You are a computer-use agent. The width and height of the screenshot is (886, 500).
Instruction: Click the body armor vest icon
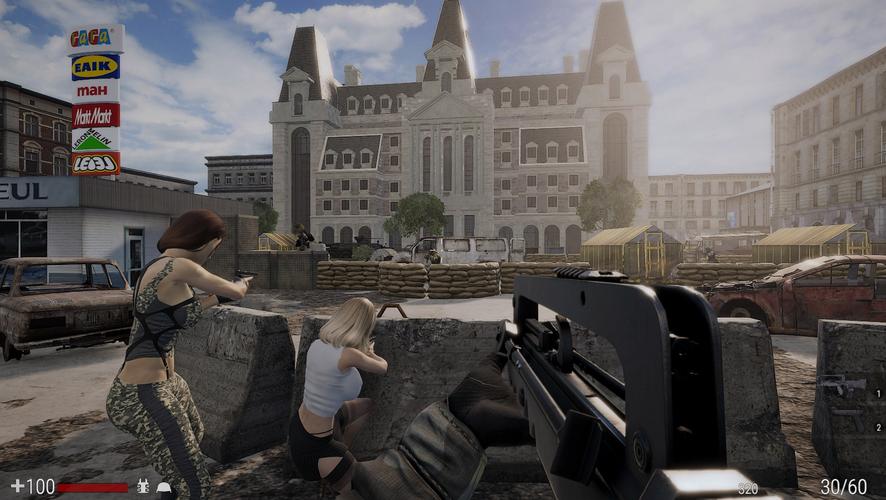(142, 487)
